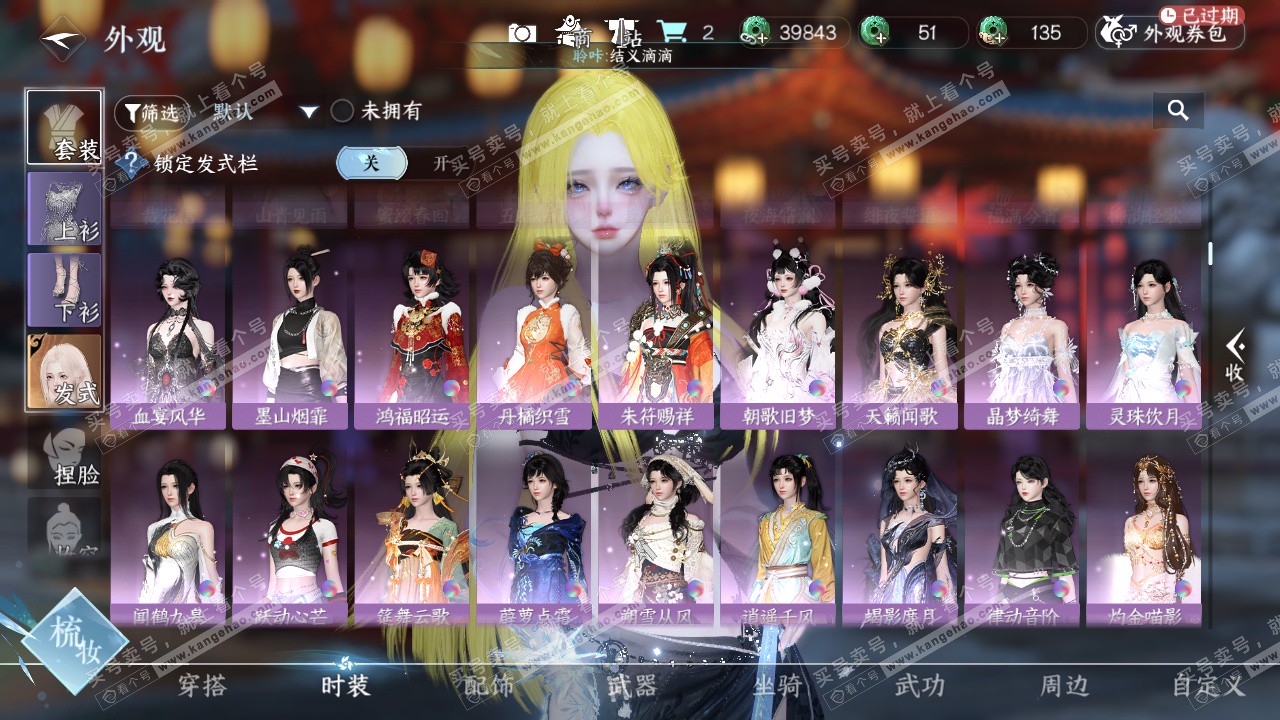Open the search magnifier
Viewport: 1280px width, 720px height.
pyautogui.click(x=1178, y=111)
